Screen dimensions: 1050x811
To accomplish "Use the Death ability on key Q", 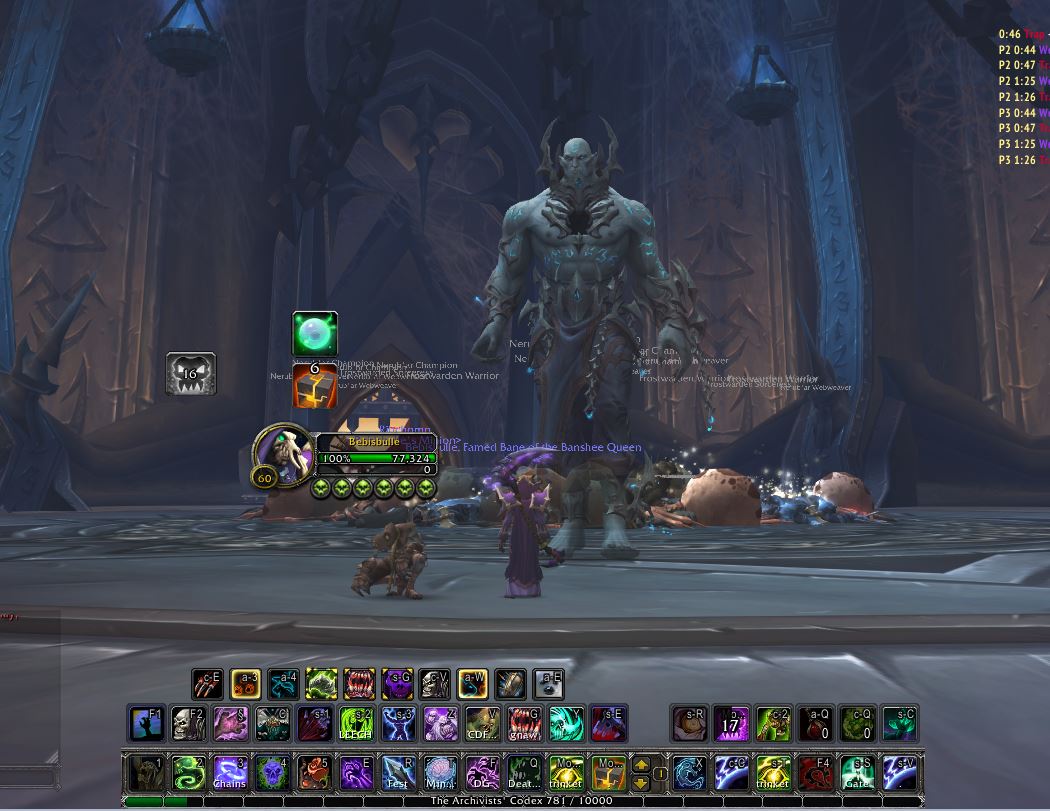I will (524, 771).
